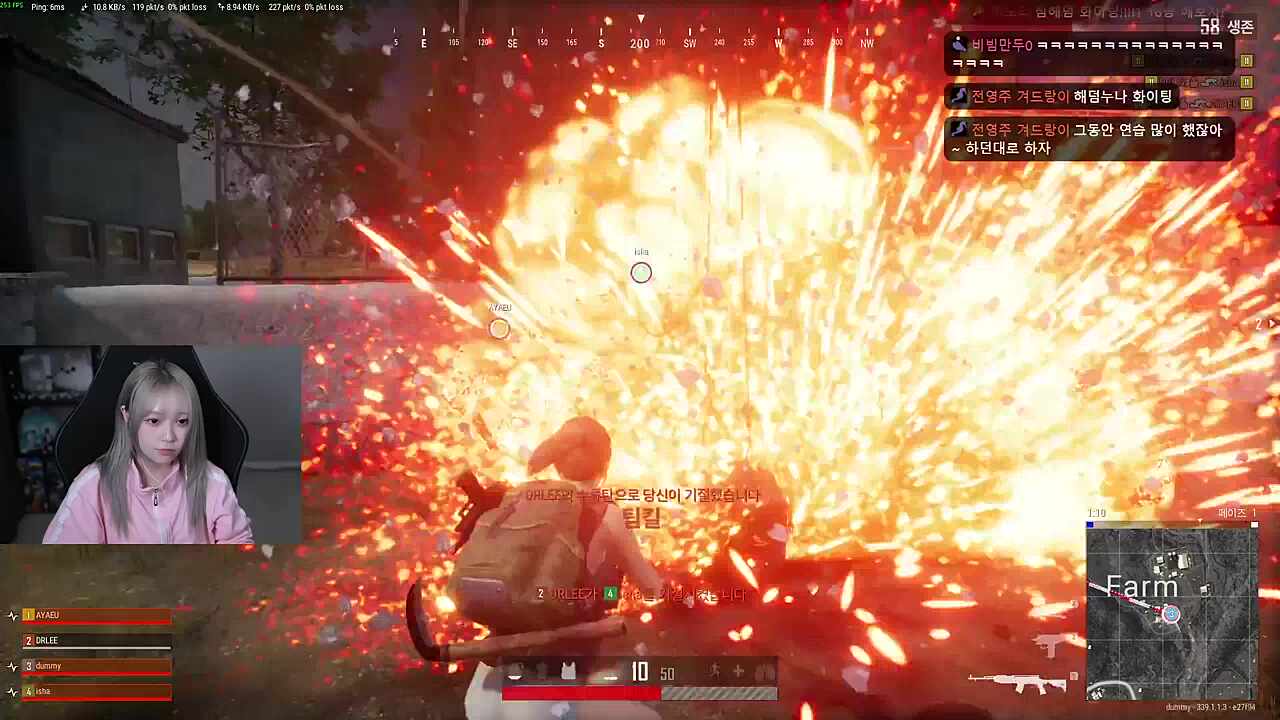Select teammate AYAEU in the squad list
This screenshot has width=1280, height=720.
[x=96, y=615]
